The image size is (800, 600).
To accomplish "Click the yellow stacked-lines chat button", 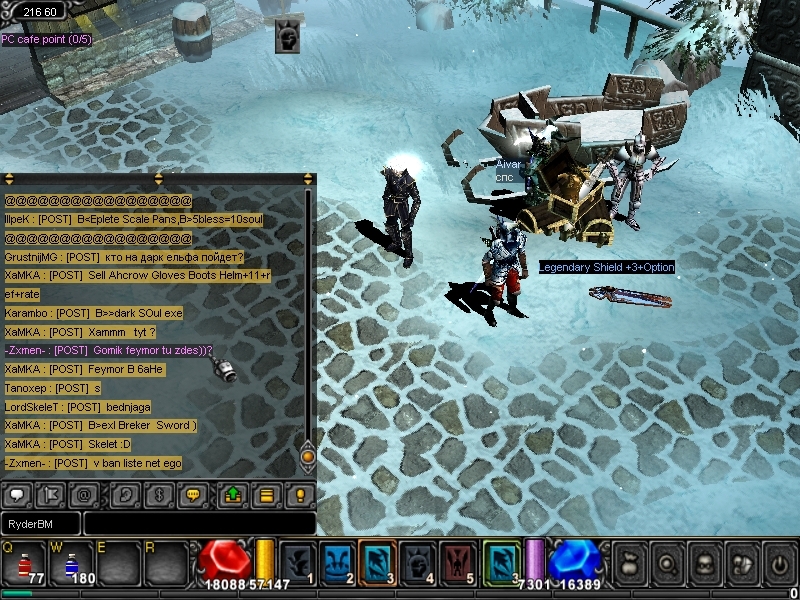I will click(266, 494).
